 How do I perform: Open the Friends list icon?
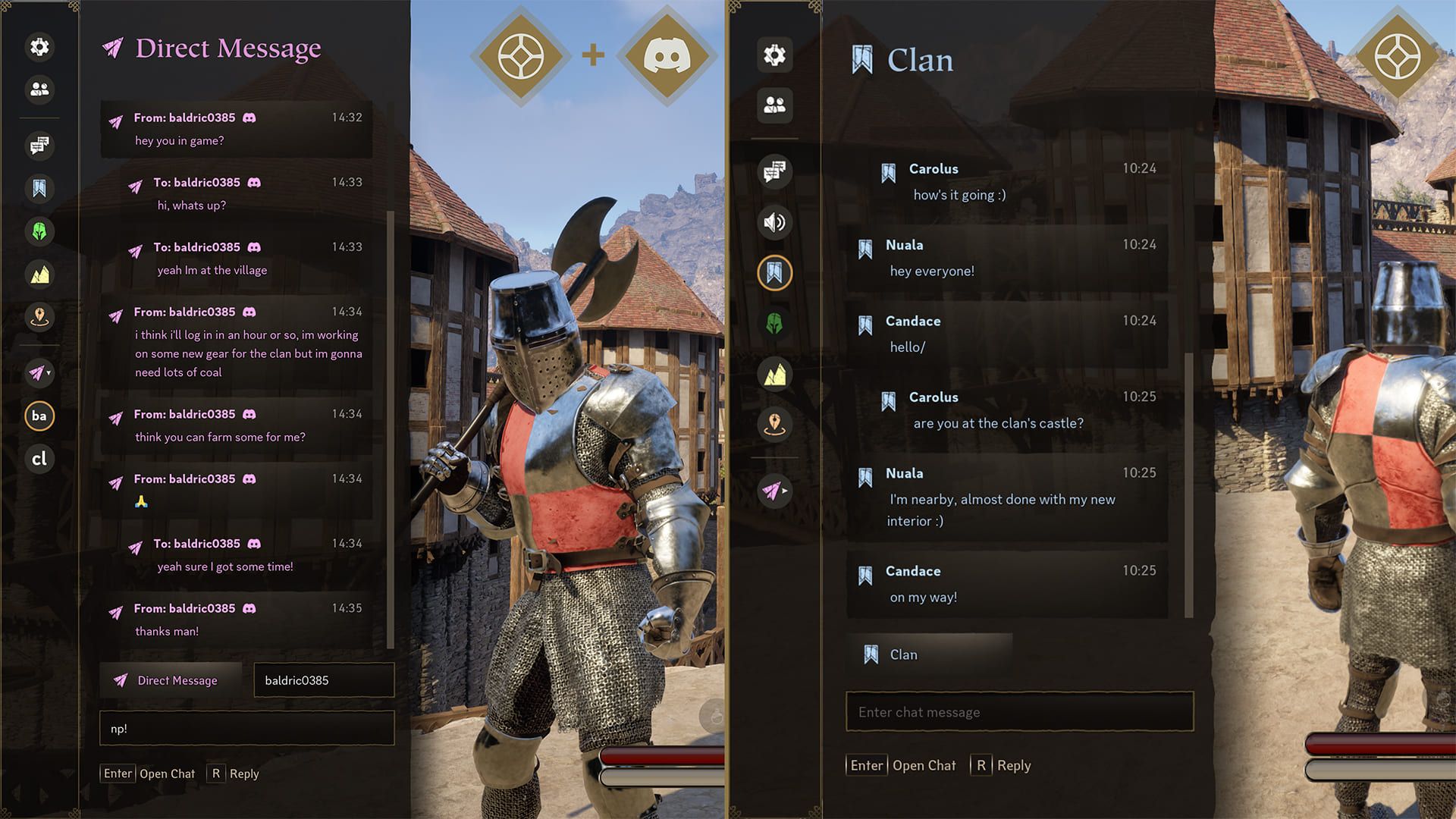pos(39,90)
